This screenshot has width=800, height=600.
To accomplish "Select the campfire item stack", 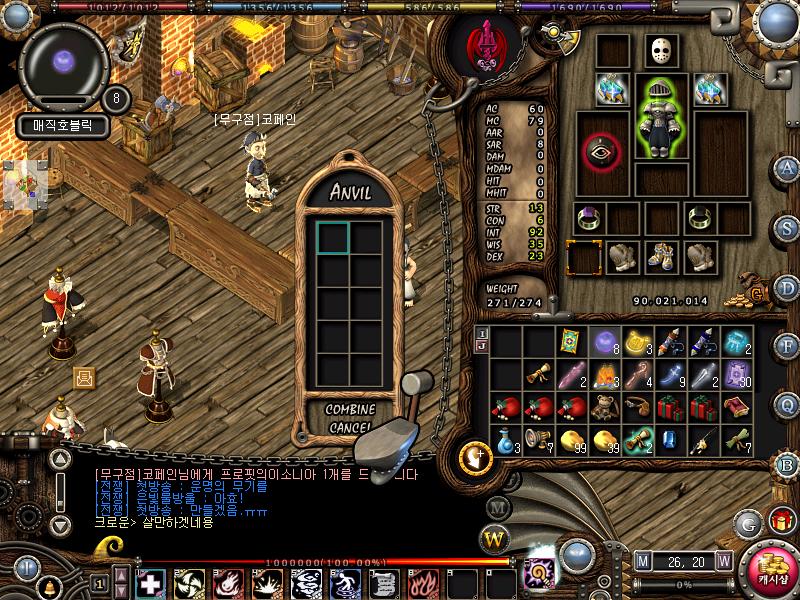I will (607, 374).
